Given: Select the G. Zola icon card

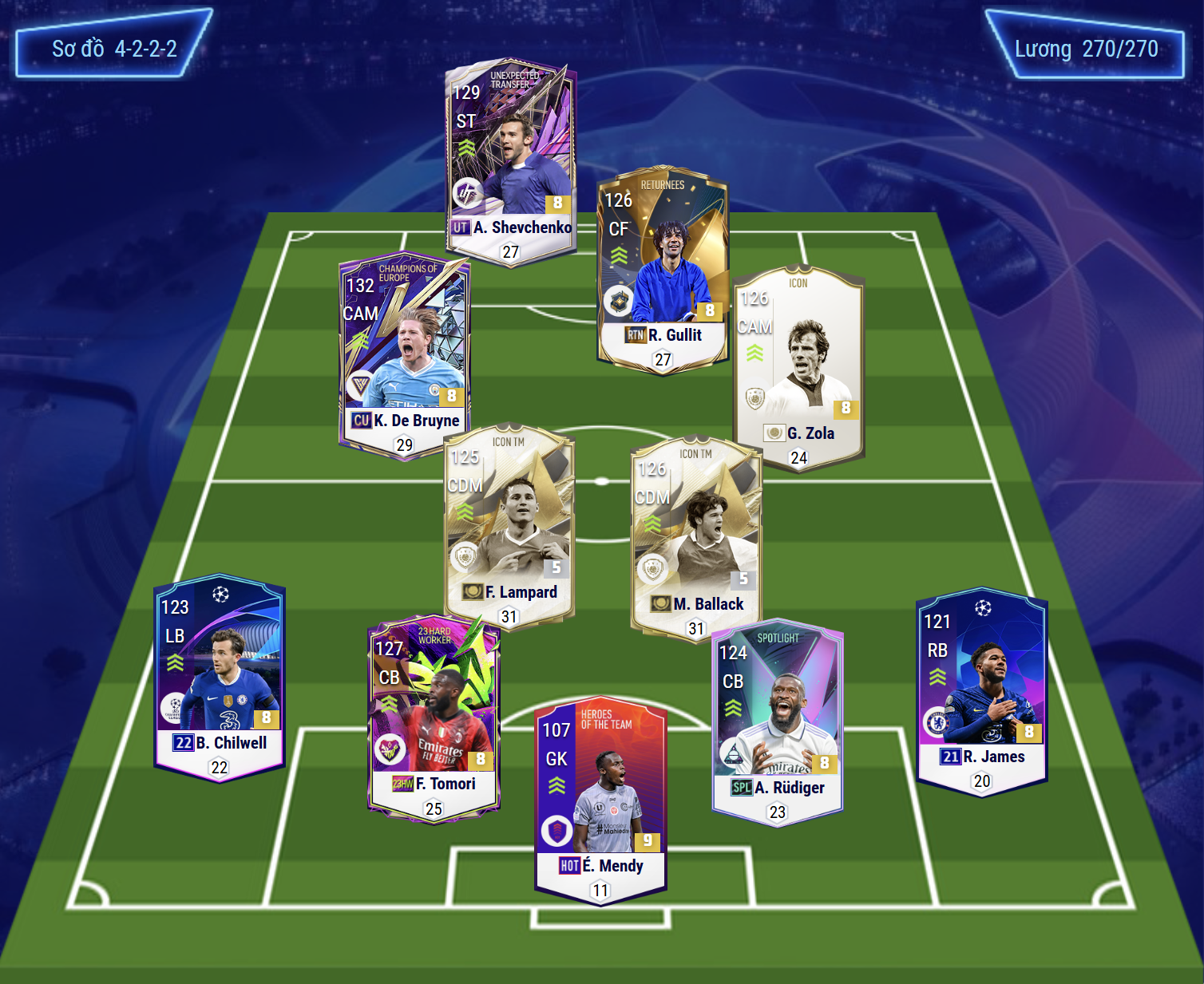Looking at the screenshot, I should tap(798, 367).
